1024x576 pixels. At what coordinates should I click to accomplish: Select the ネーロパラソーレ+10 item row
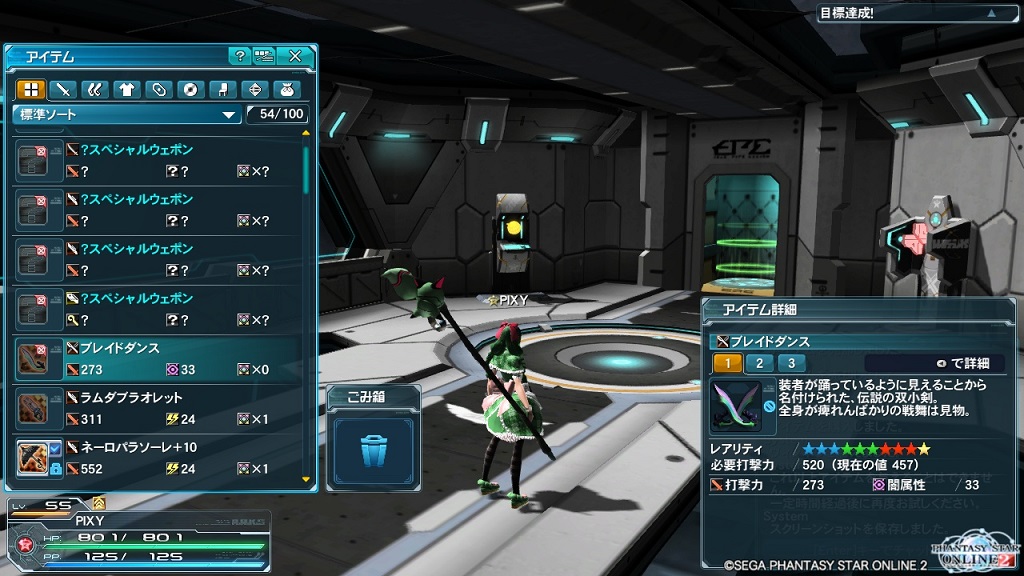[160, 457]
